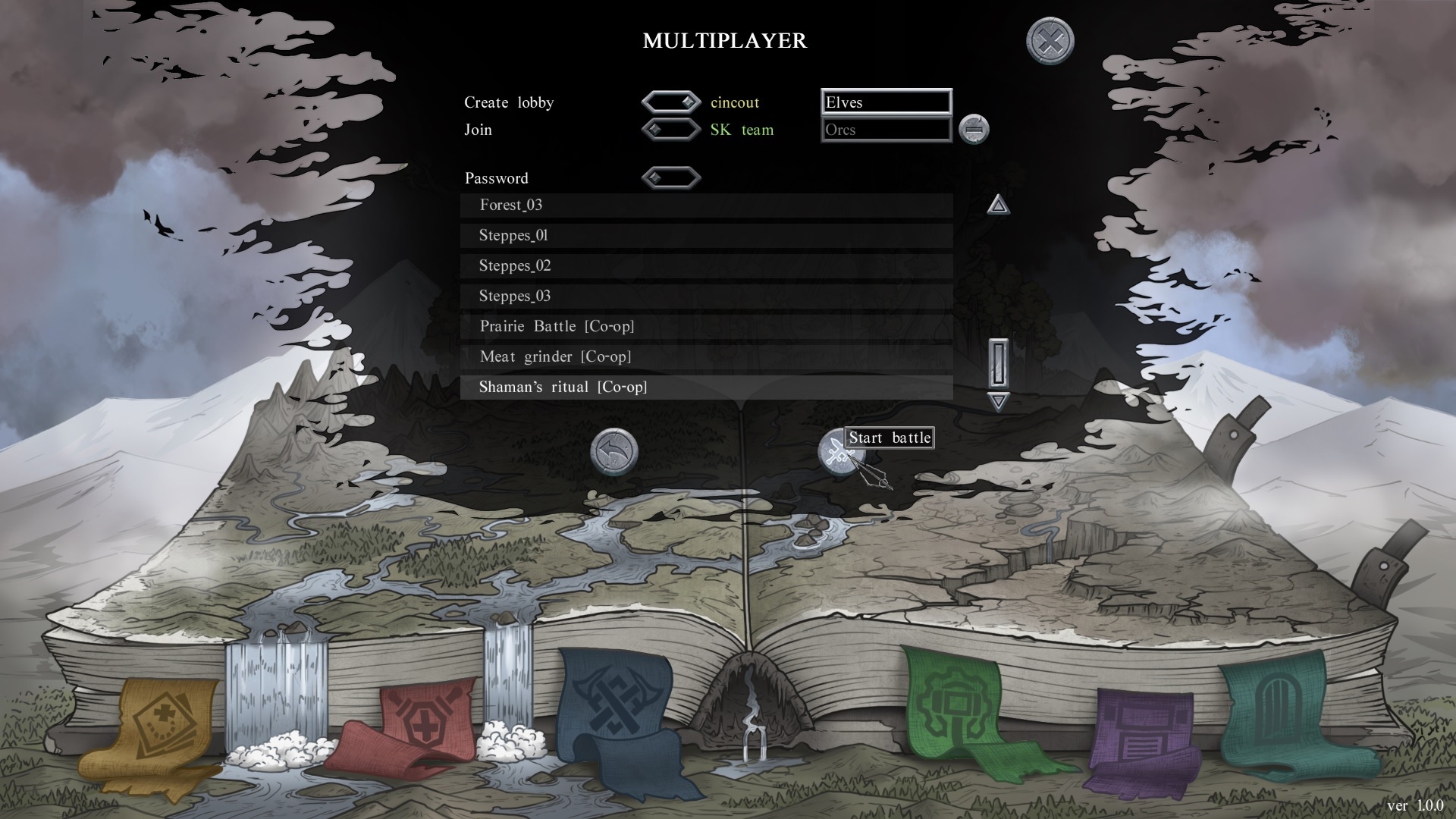1456x819 pixels.
Task: Start battle with the sword button
Action: pyautogui.click(x=837, y=453)
